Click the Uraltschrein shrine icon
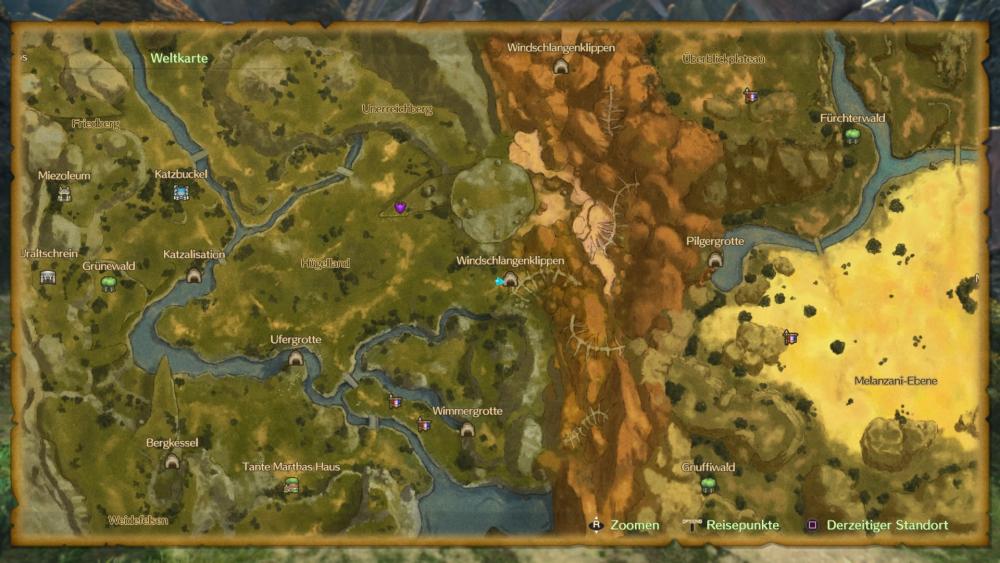The height and width of the screenshot is (563, 1000). (47, 276)
